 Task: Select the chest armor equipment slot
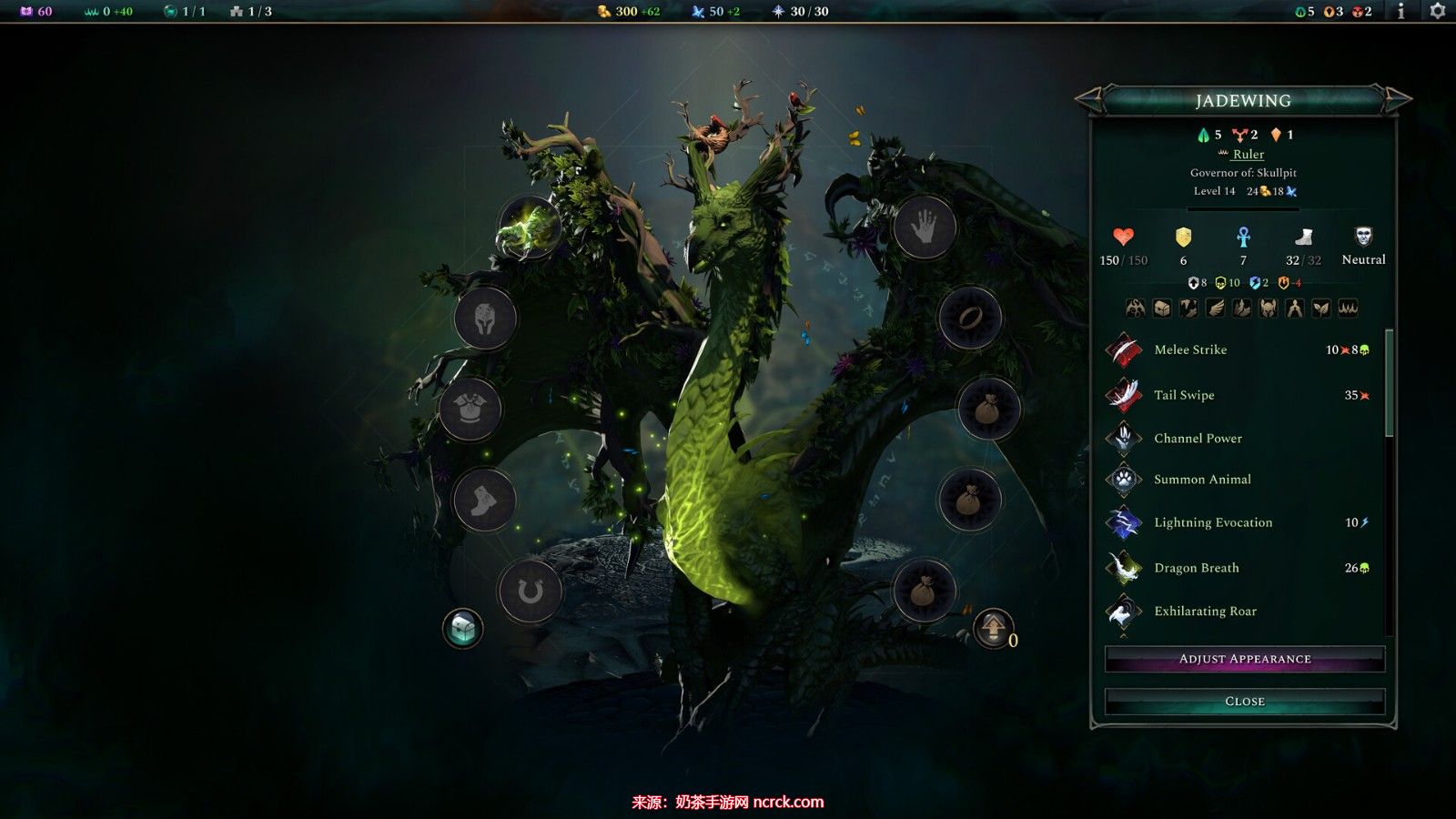(470, 409)
